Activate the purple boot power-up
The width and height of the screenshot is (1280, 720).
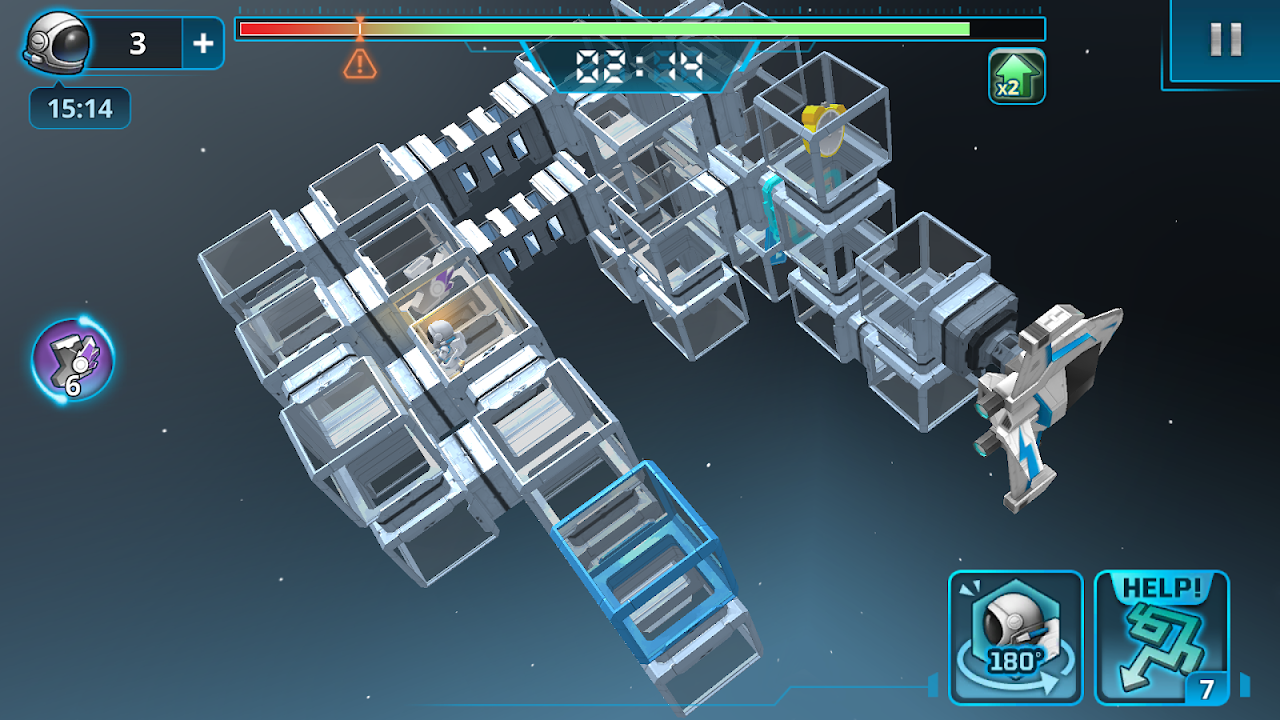pyautogui.click(x=73, y=359)
